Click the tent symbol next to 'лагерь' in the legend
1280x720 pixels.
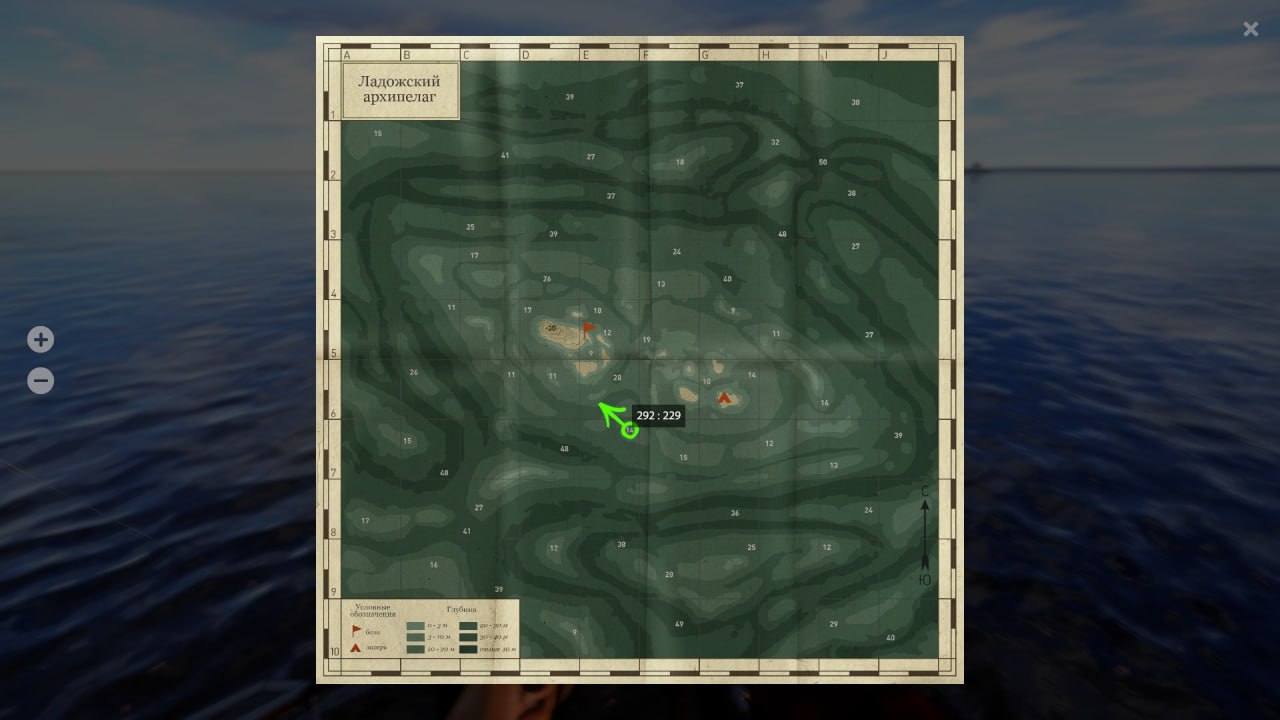pyautogui.click(x=355, y=649)
